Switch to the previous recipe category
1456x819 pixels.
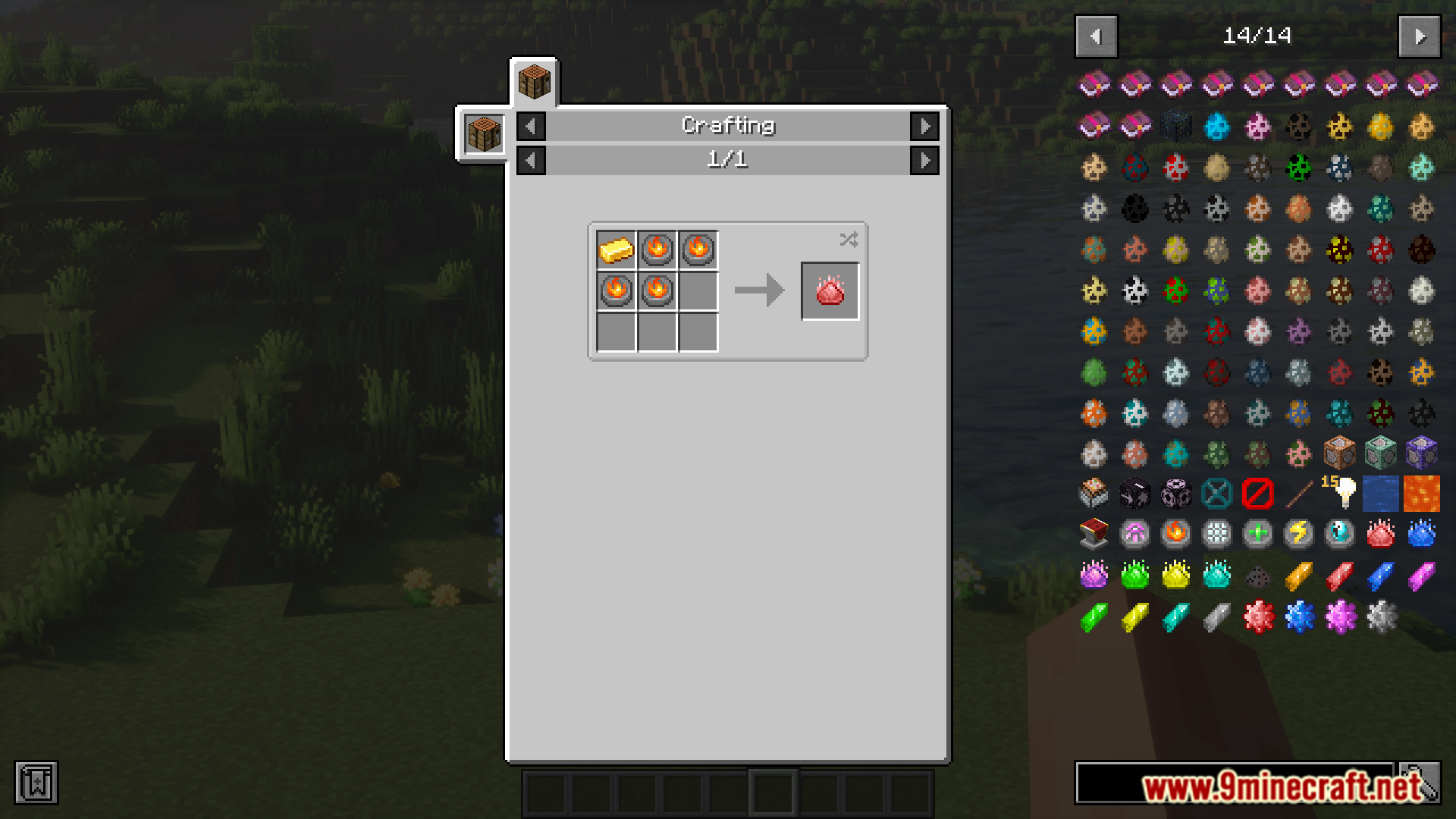coord(531,126)
